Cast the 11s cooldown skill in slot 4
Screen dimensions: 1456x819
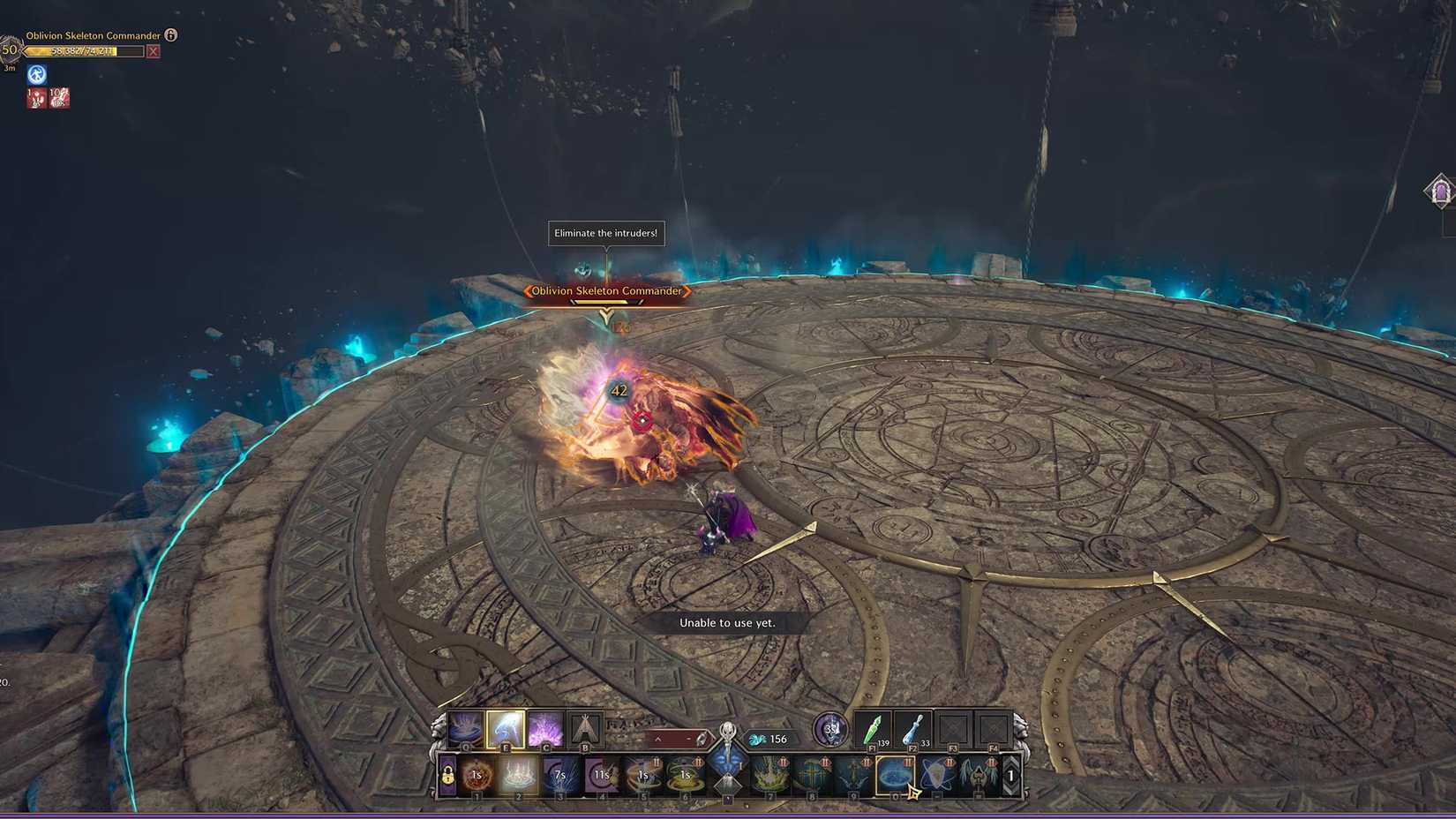tap(602, 775)
